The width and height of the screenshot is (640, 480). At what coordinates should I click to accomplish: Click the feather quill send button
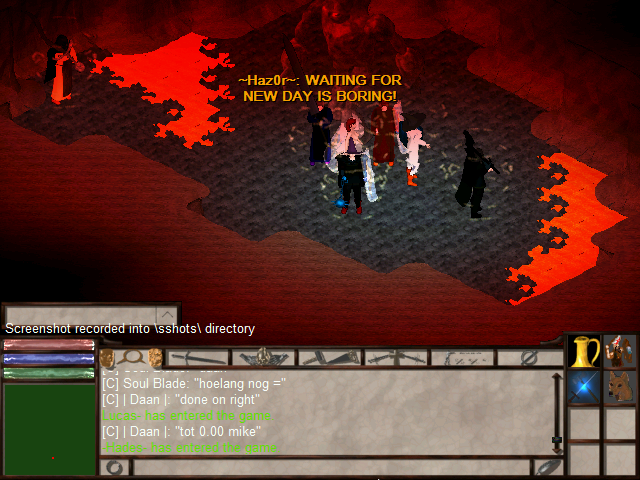[x=549, y=467]
